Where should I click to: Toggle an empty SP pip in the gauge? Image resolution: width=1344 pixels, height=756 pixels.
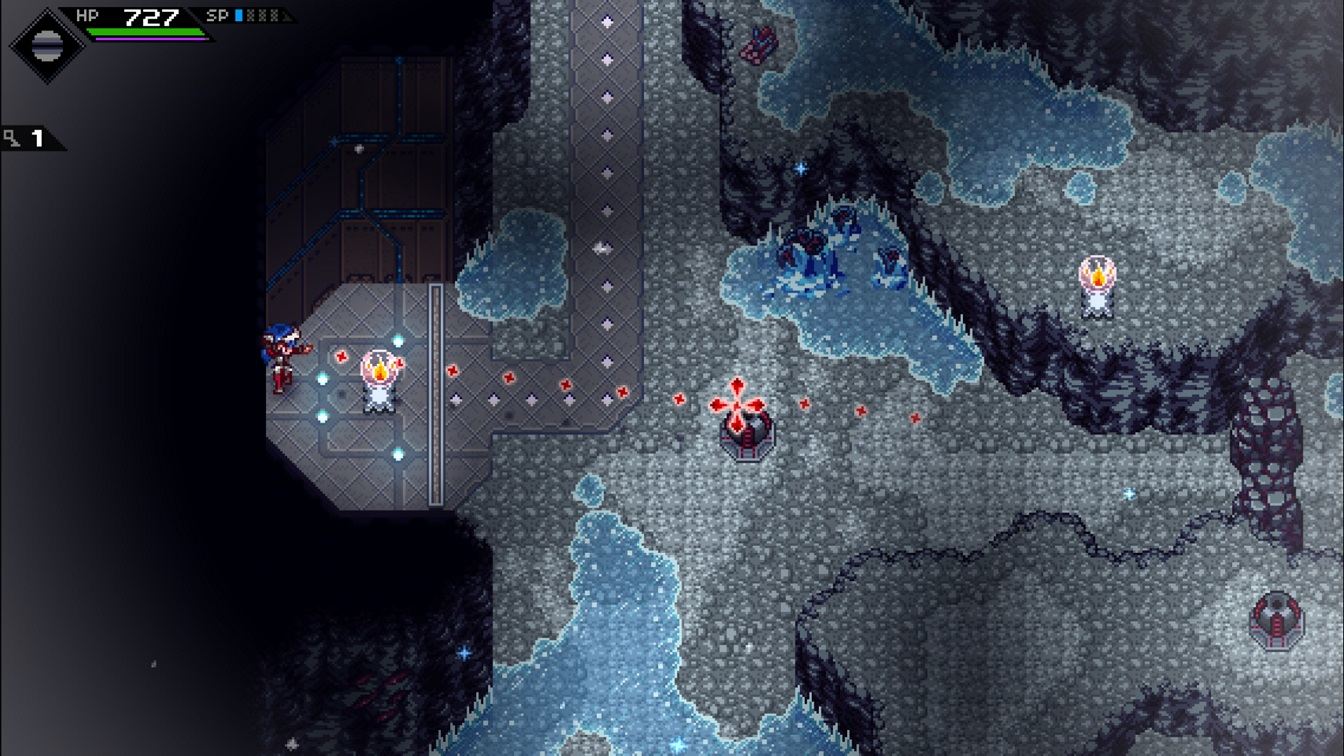click(x=252, y=15)
